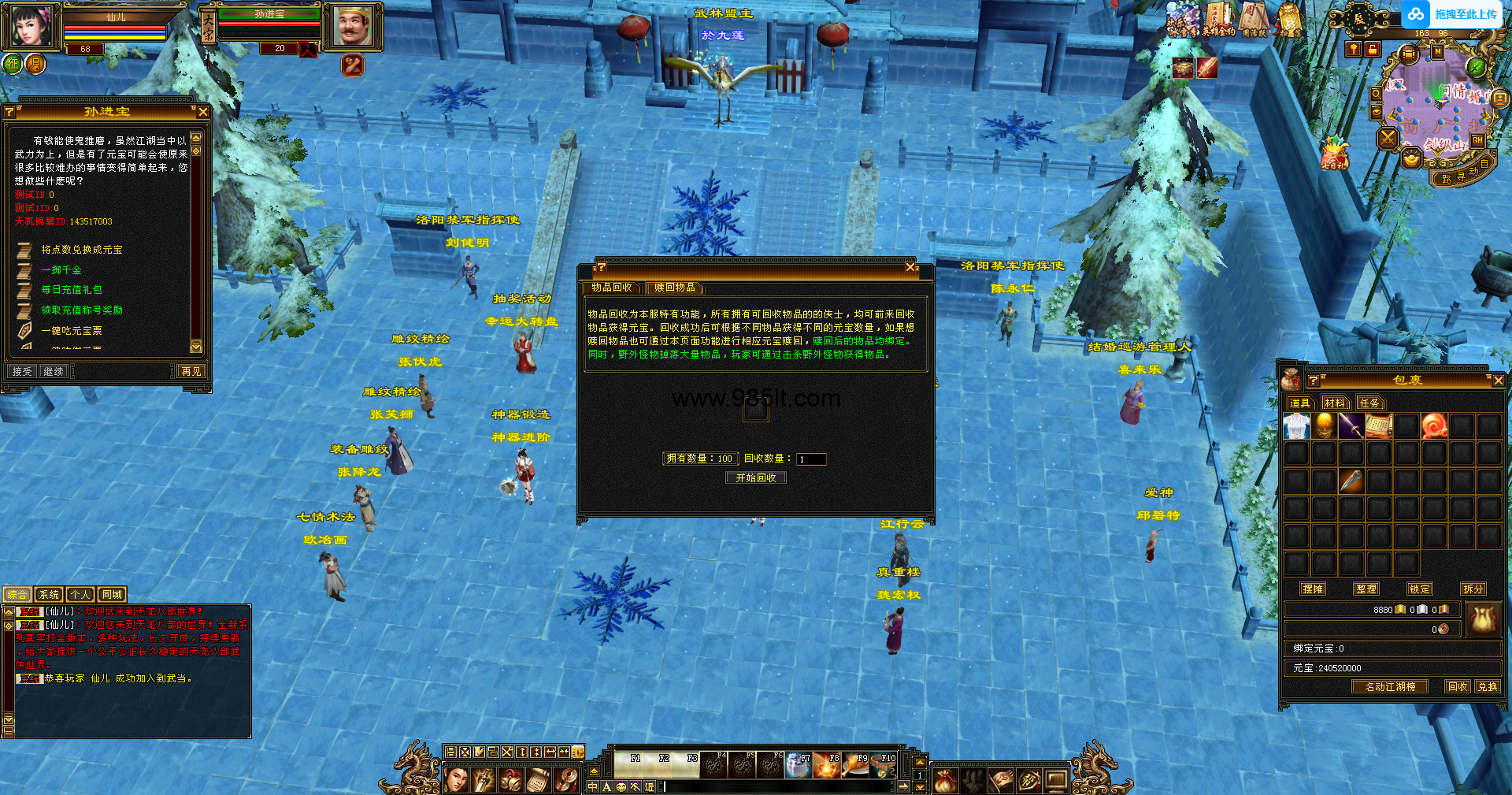Close the 孙进宝 dialogue window
This screenshot has width=1512, height=795.
203,112
